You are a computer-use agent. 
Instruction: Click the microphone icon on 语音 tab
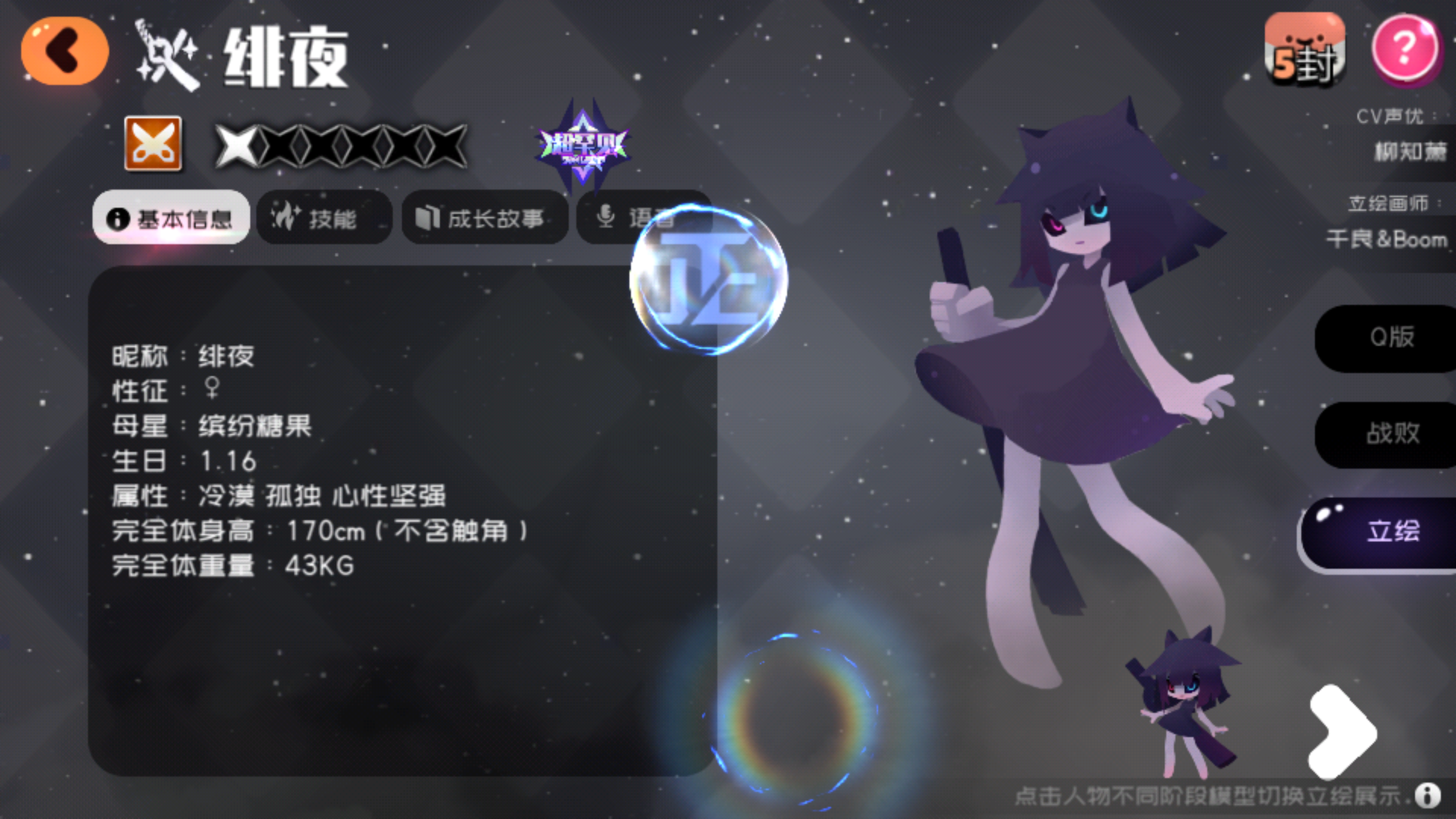606,216
